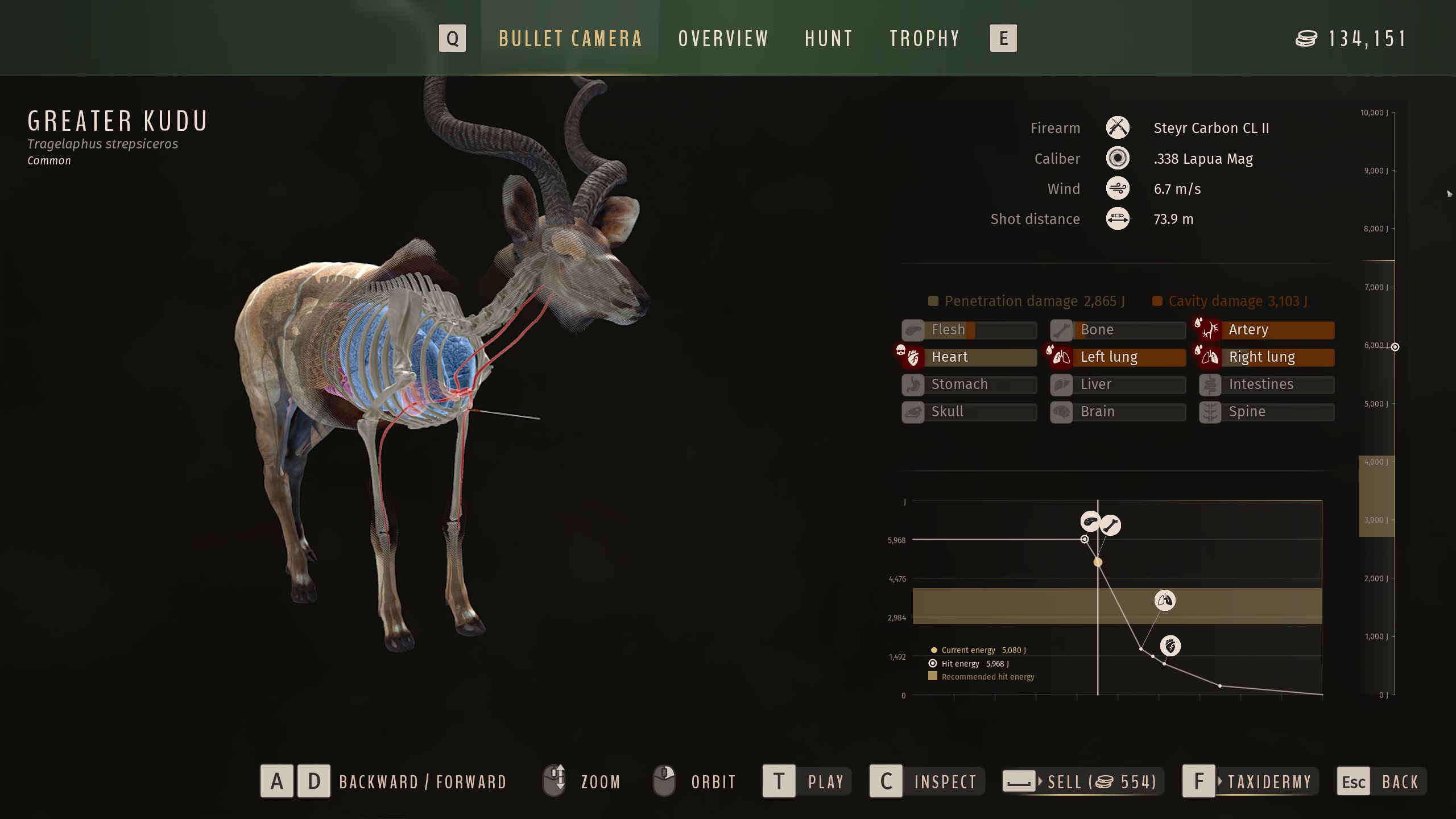The height and width of the screenshot is (819, 1456).
Task: Go to the Hunt tab
Action: point(829,39)
